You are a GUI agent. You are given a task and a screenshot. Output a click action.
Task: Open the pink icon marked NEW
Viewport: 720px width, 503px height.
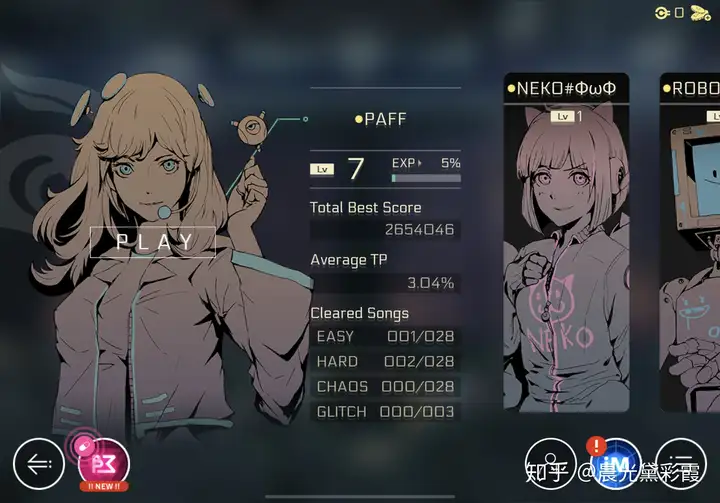coord(104,463)
